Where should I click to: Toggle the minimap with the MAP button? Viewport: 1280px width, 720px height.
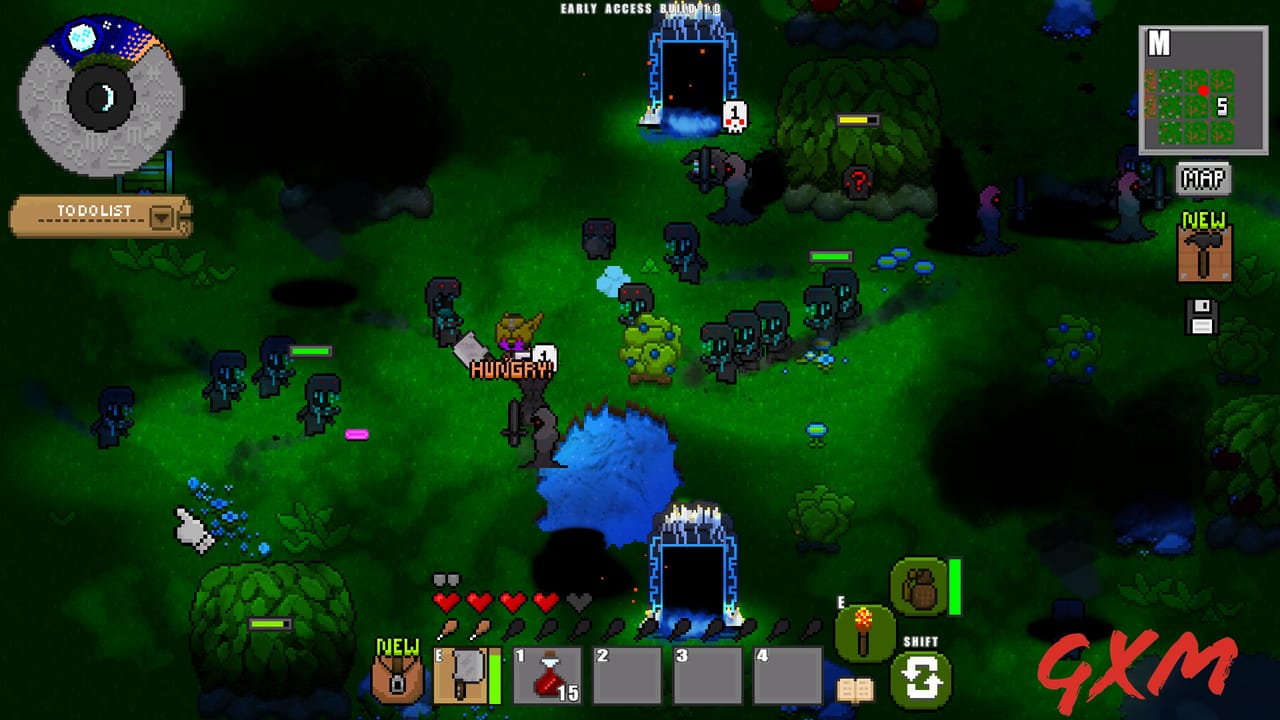click(x=1205, y=180)
